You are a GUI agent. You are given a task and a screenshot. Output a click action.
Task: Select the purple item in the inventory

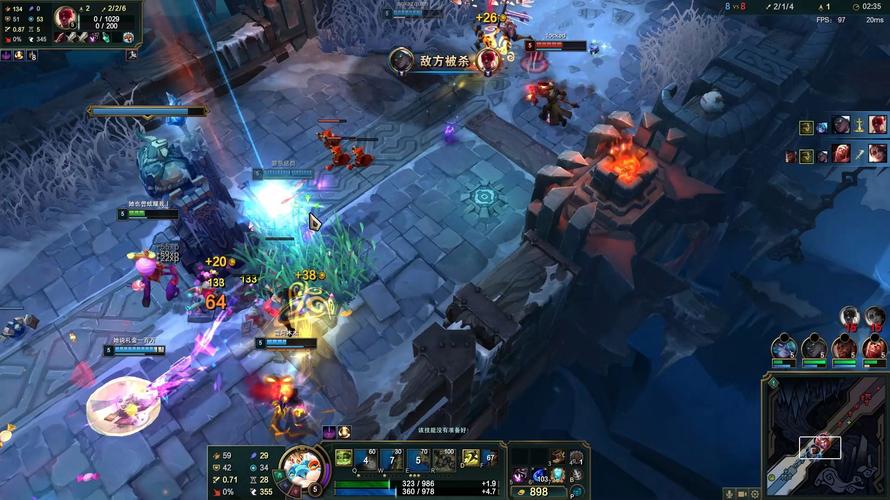coord(520,472)
